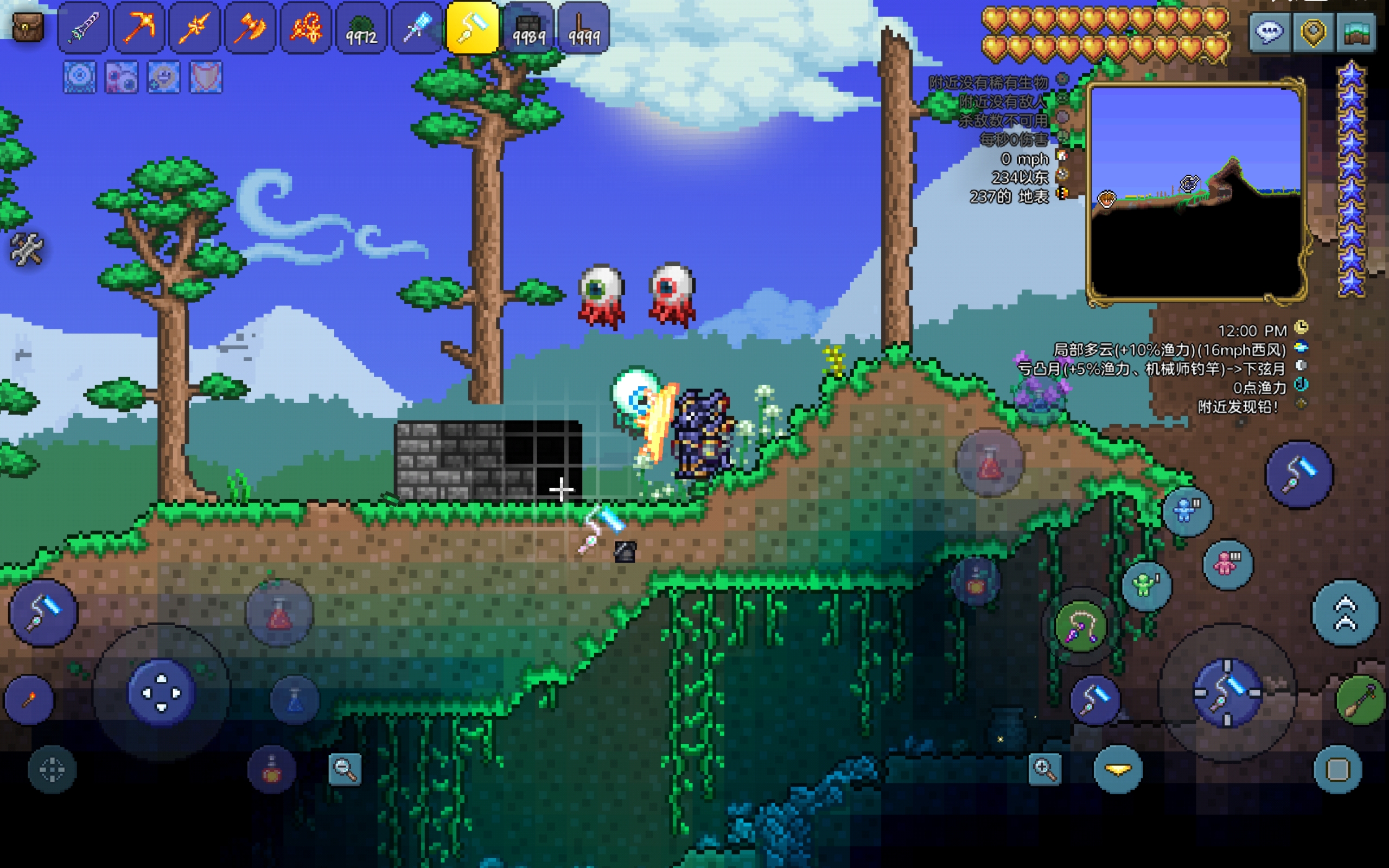Tap the shield buff icon
Image resolution: width=1389 pixels, height=868 pixels.
(206, 77)
